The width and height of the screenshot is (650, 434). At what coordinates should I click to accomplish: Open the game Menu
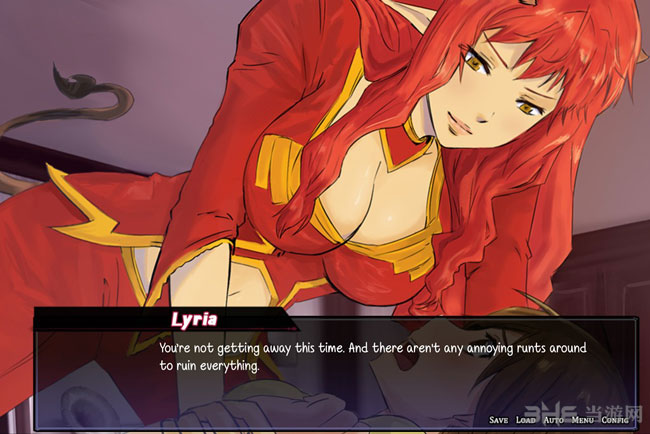[x=583, y=420]
